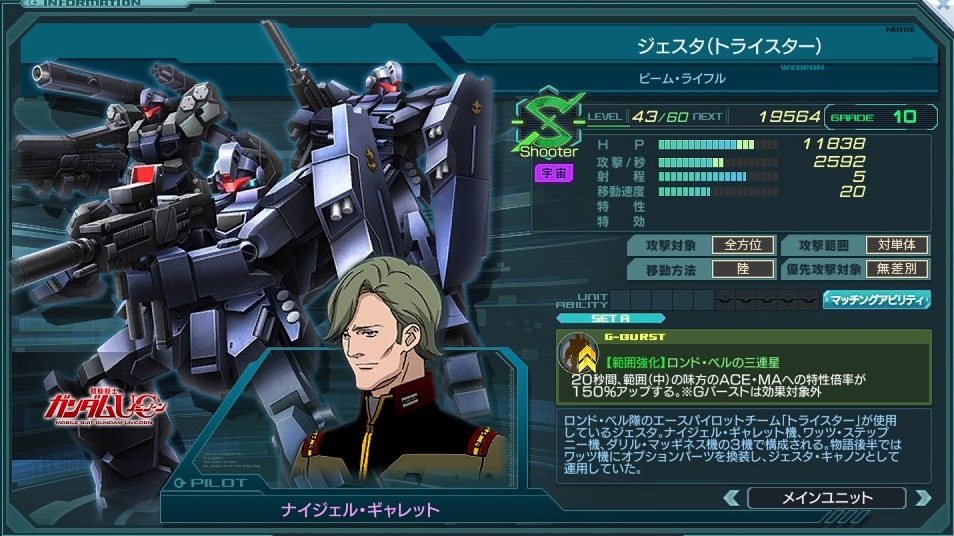Screen dimensions: 954x536
Task: Go to next unit with right arrow
Action: tap(922, 497)
